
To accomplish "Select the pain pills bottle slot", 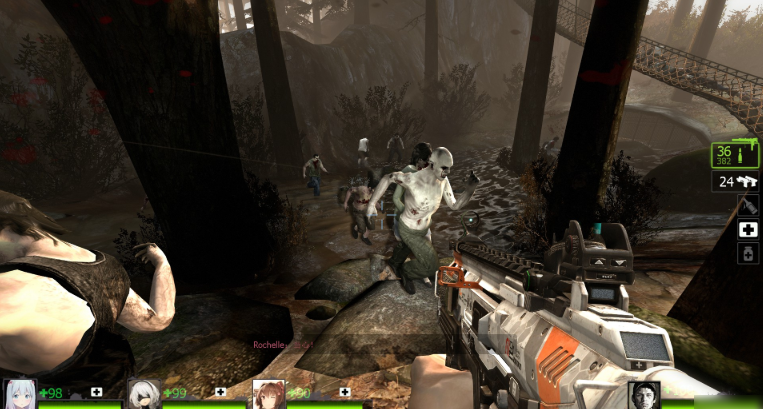I will 747,254.
